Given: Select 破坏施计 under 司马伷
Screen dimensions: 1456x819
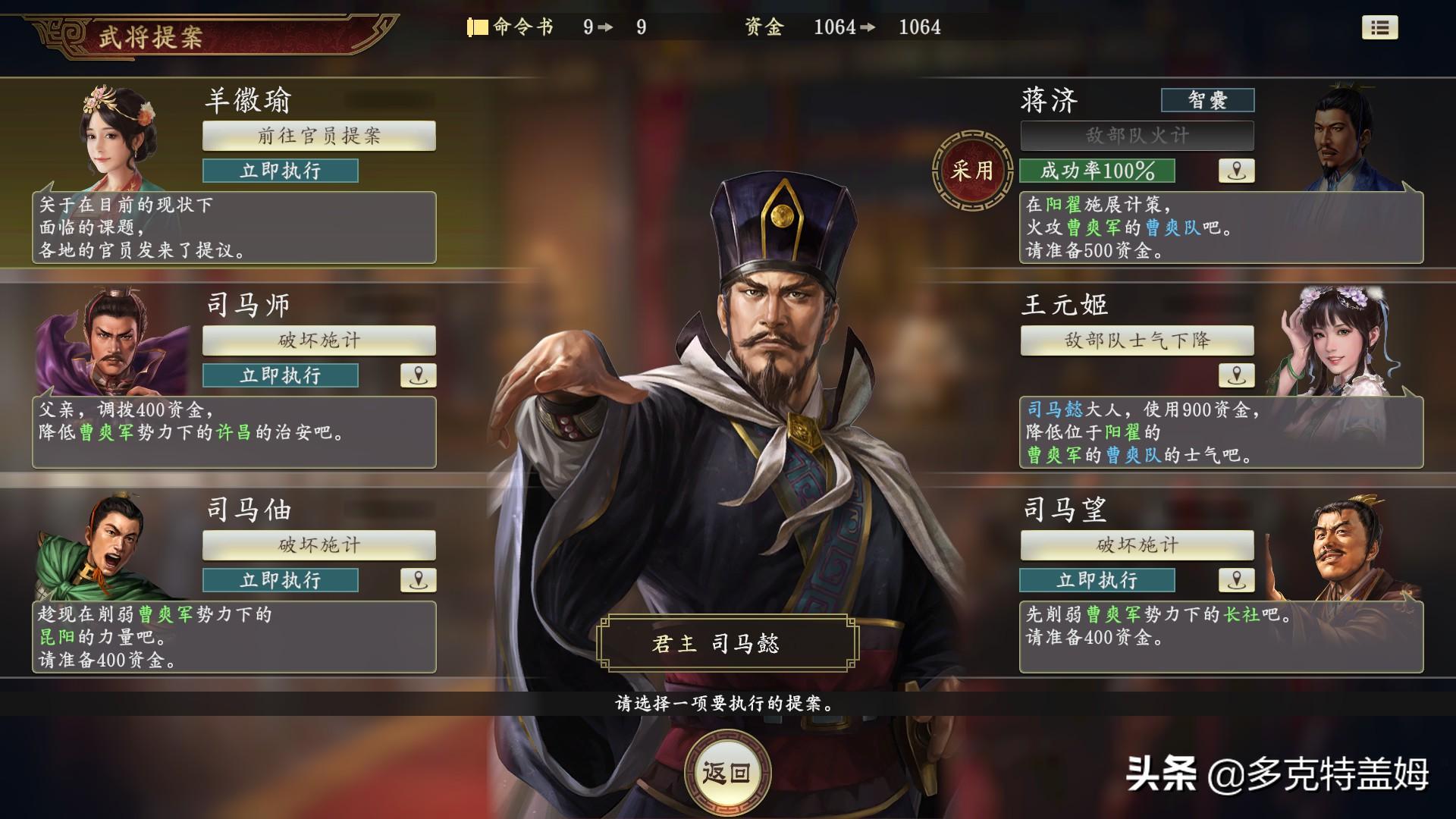Looking at the screenshot, I should 318,545.
